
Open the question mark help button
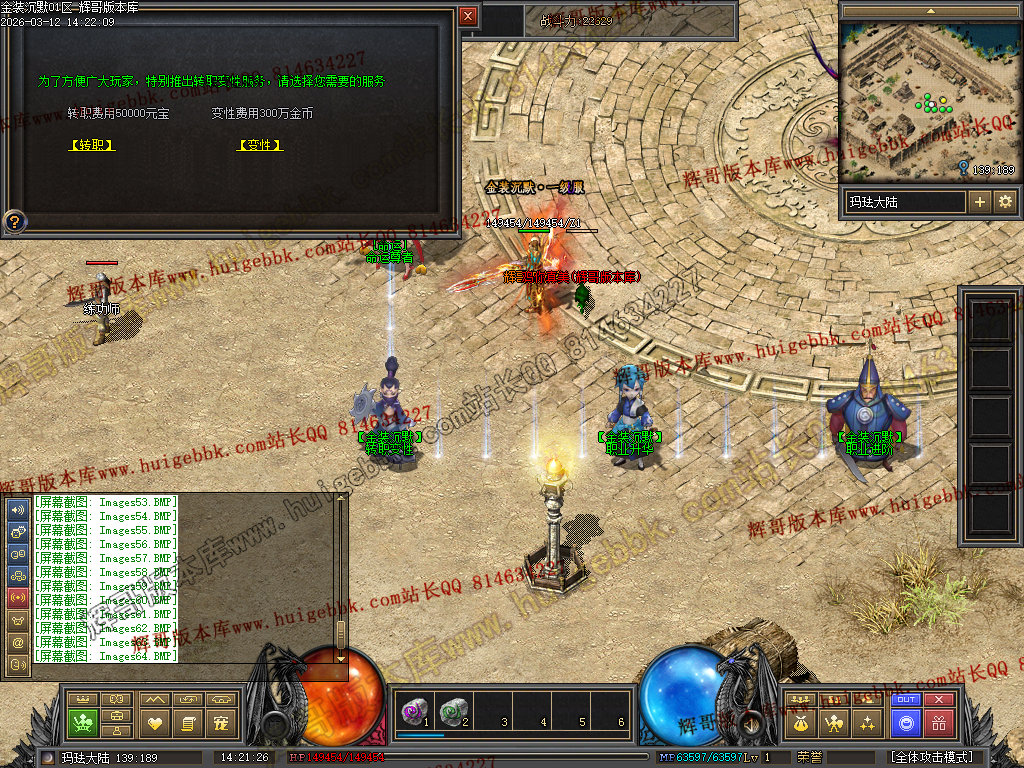point(15,221)
